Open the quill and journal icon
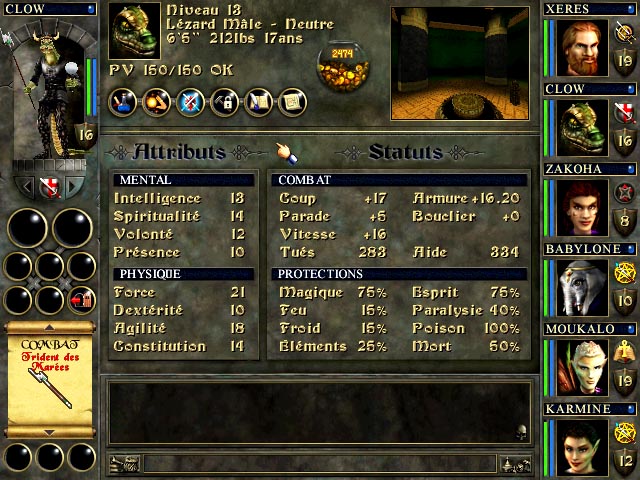 [258, 101]
